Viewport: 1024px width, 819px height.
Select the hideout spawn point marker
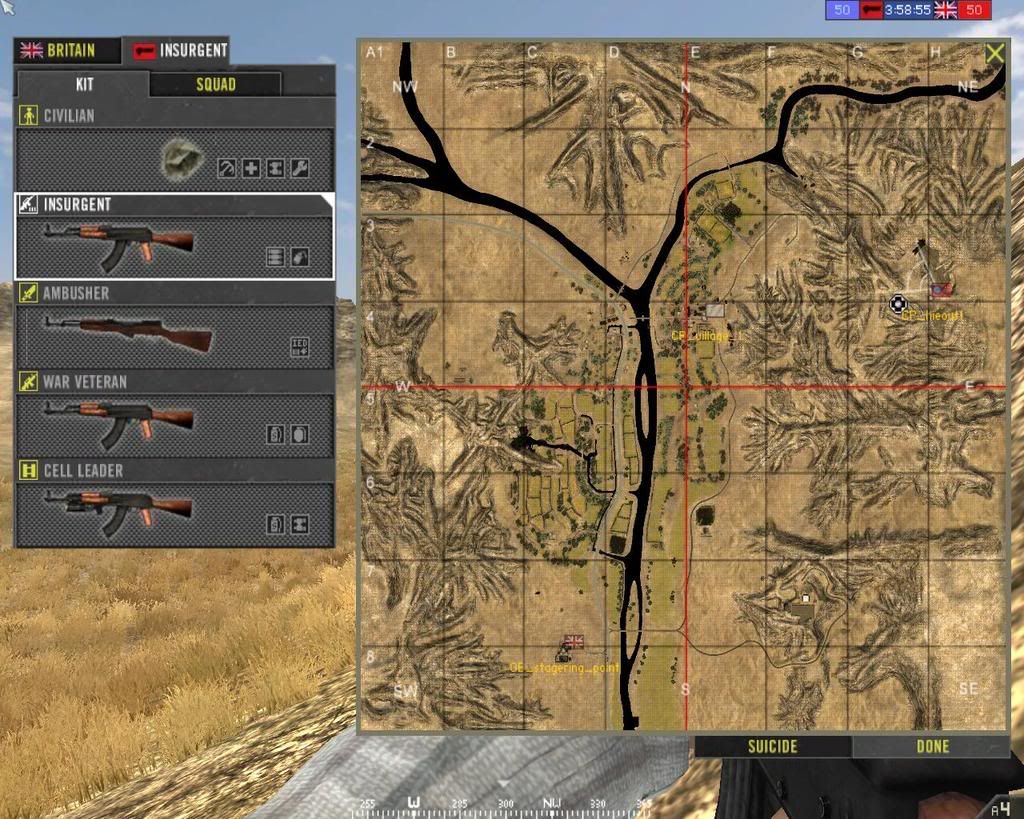coord(898,304)
